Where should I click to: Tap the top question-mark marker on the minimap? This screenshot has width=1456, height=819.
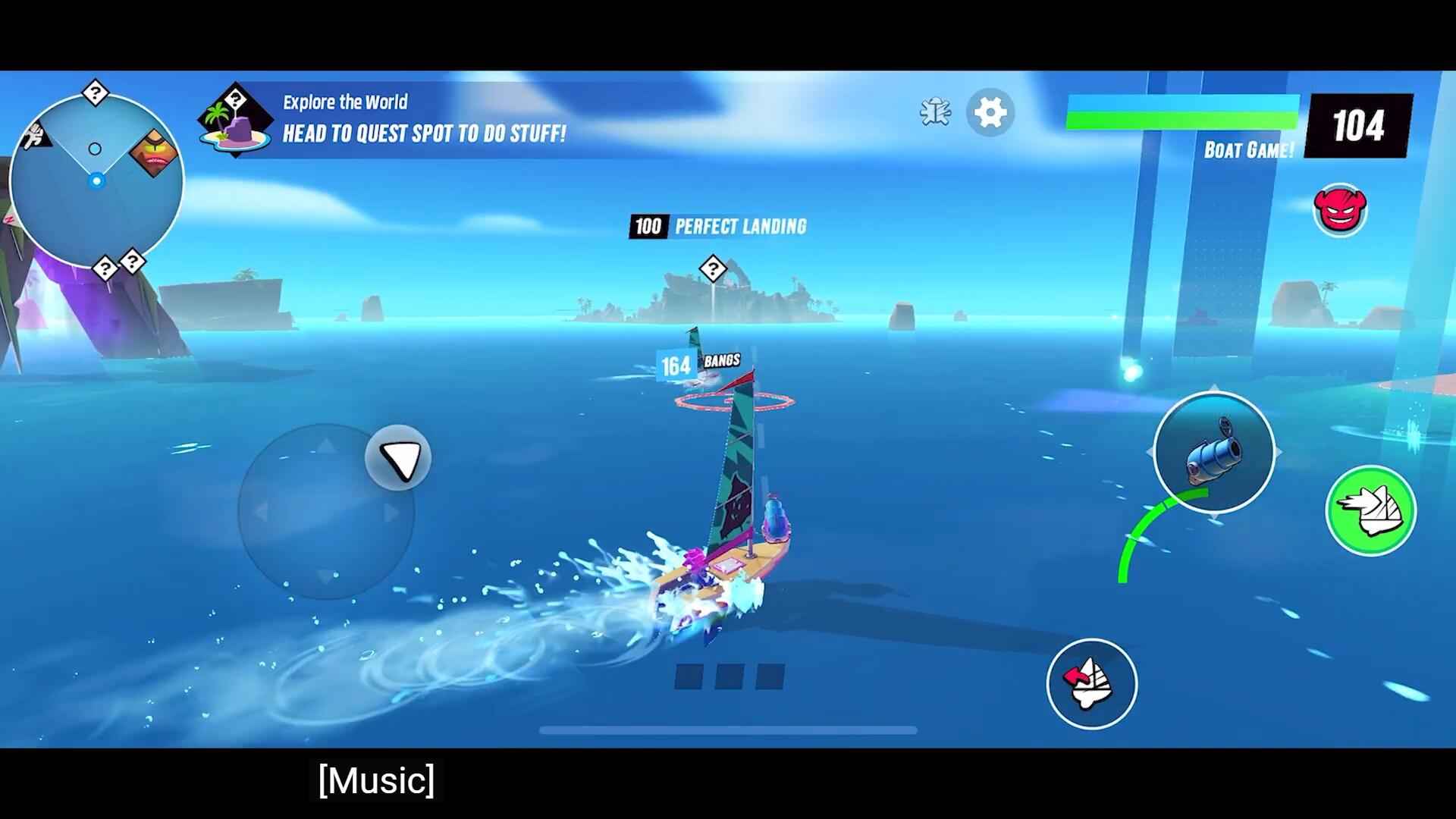point(96,91)
